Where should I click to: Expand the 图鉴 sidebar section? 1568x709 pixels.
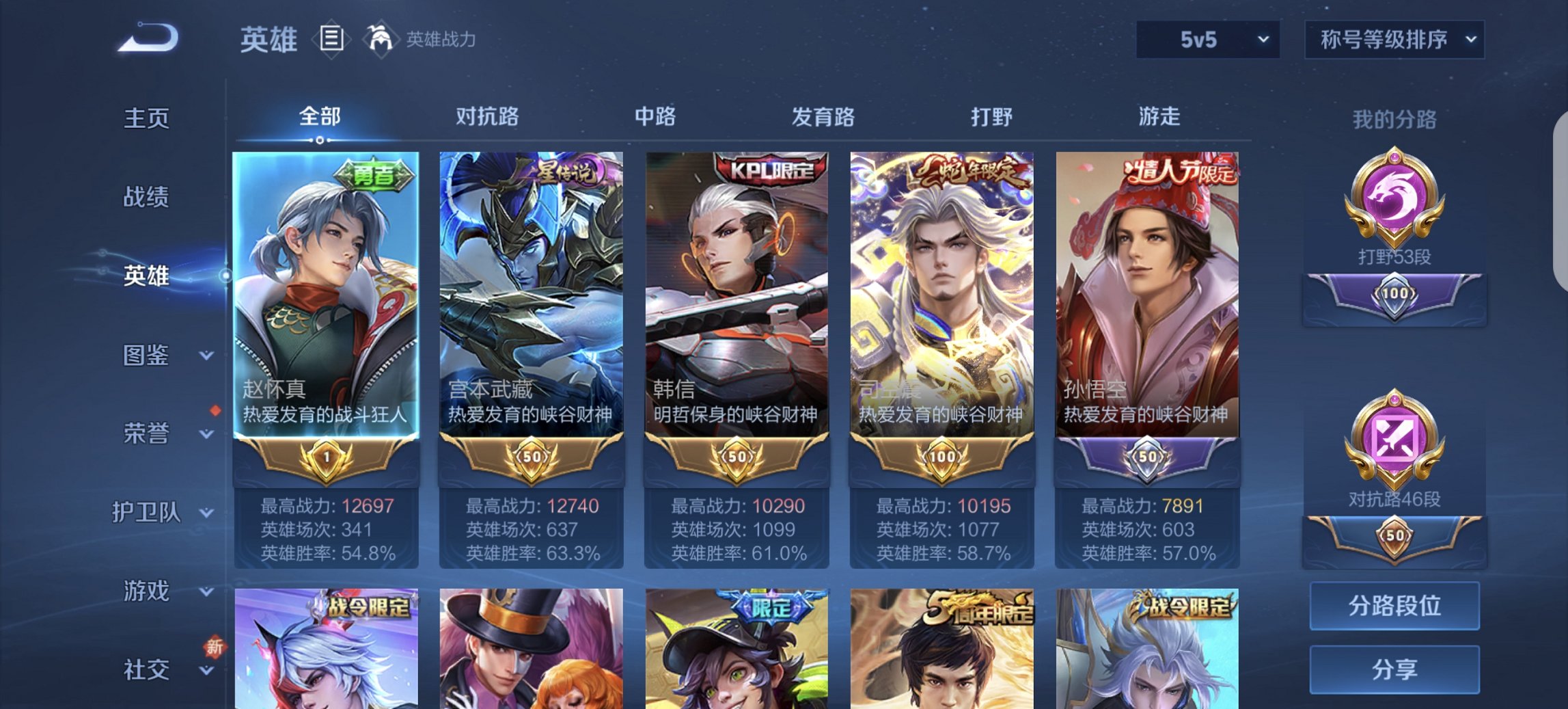coord(149,355)
